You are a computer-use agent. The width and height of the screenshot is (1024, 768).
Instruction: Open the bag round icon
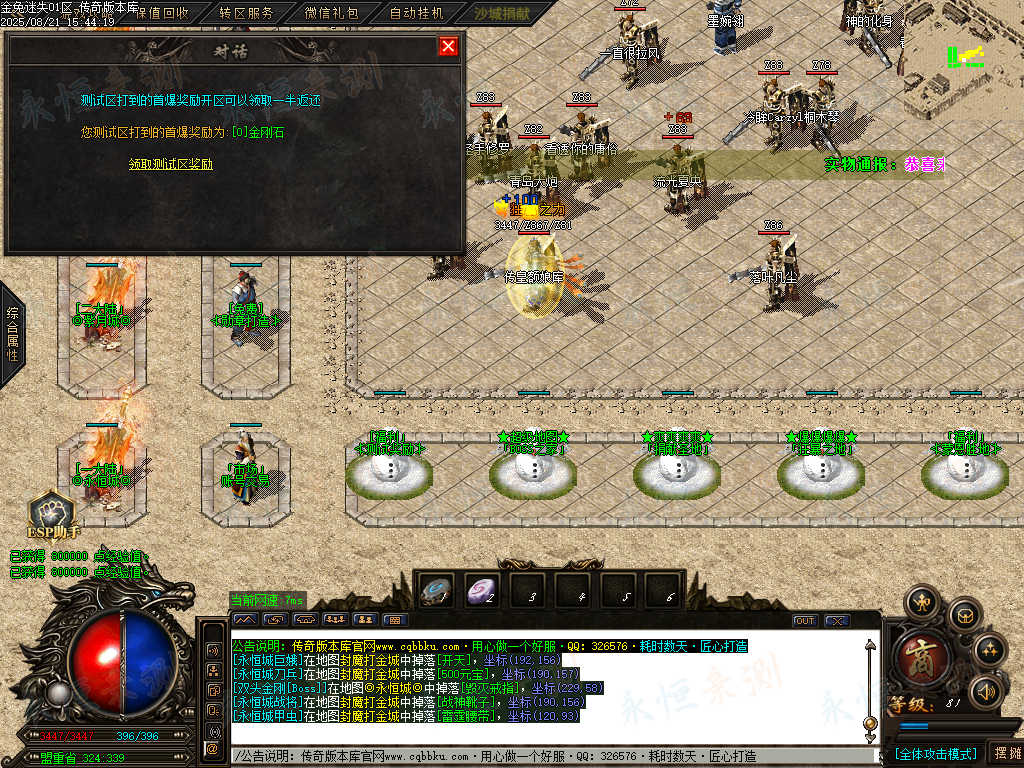pyautogui.click(x=964, y=614)
